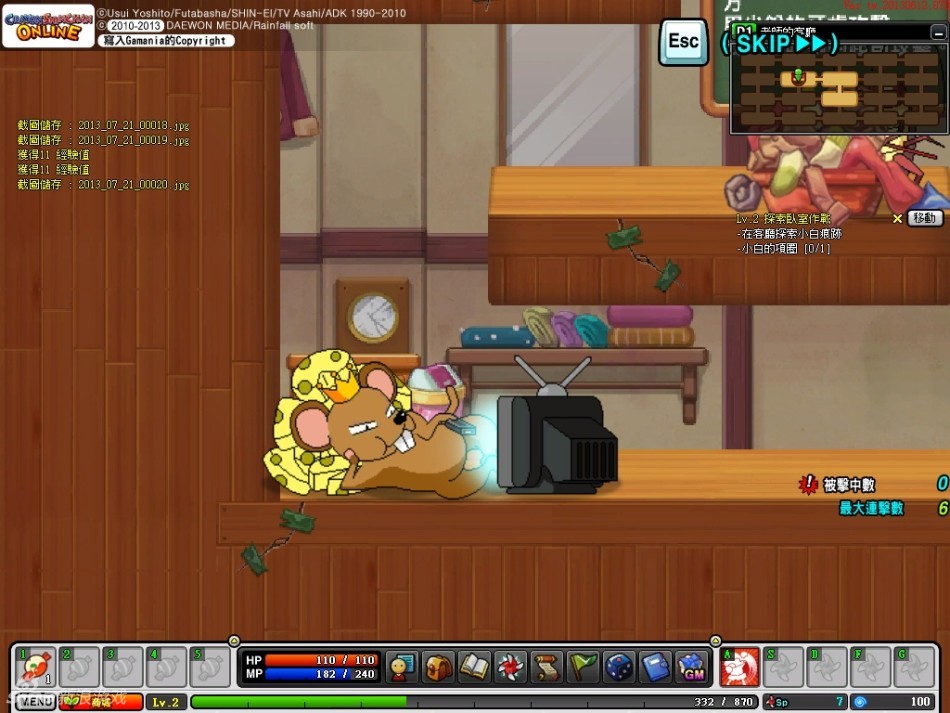Viewport: 950px width, 713px height.
Task: Open the open-book icon
Action: (x=474, y=667)
